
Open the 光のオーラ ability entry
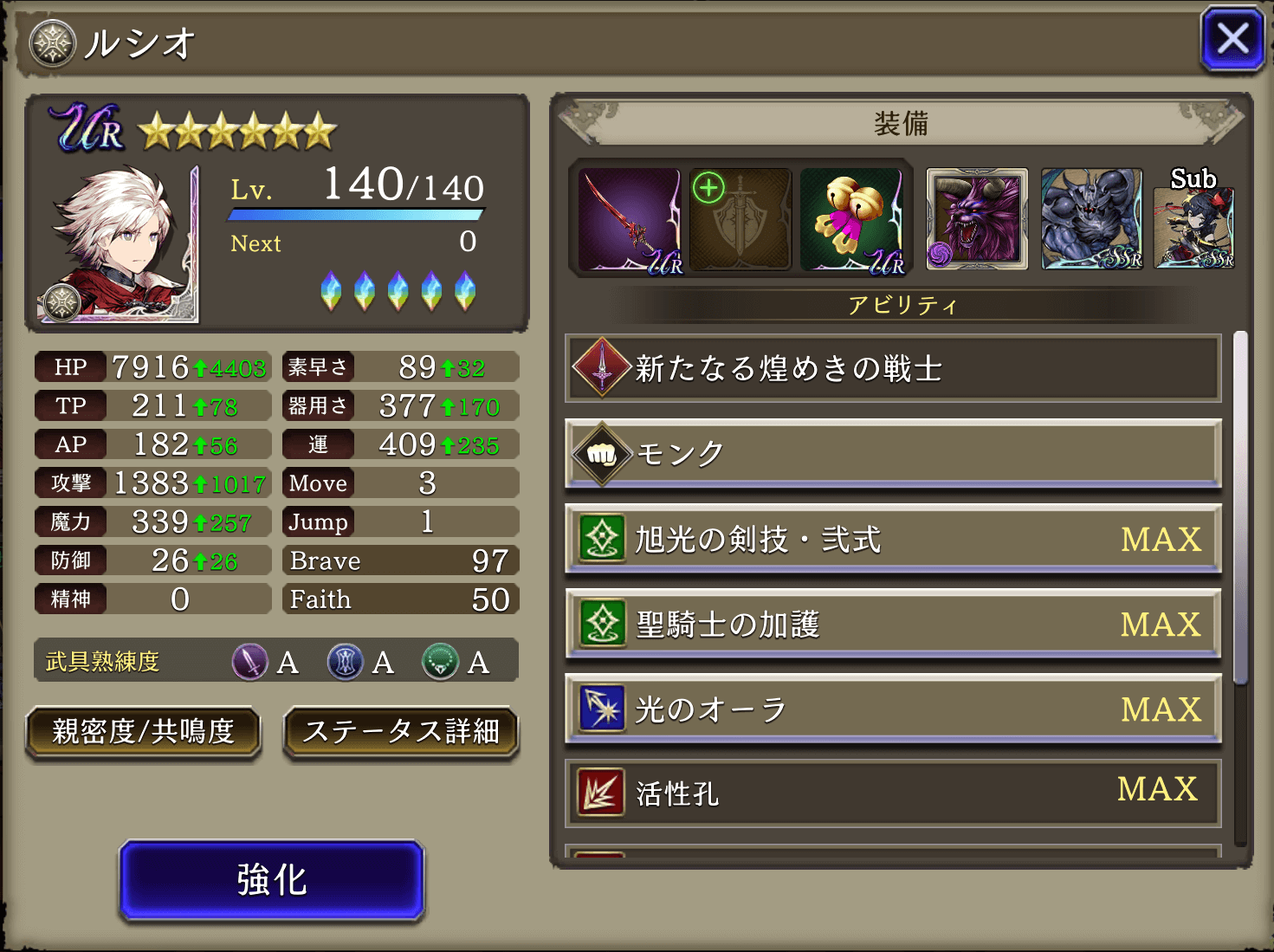tap(892, 709)
